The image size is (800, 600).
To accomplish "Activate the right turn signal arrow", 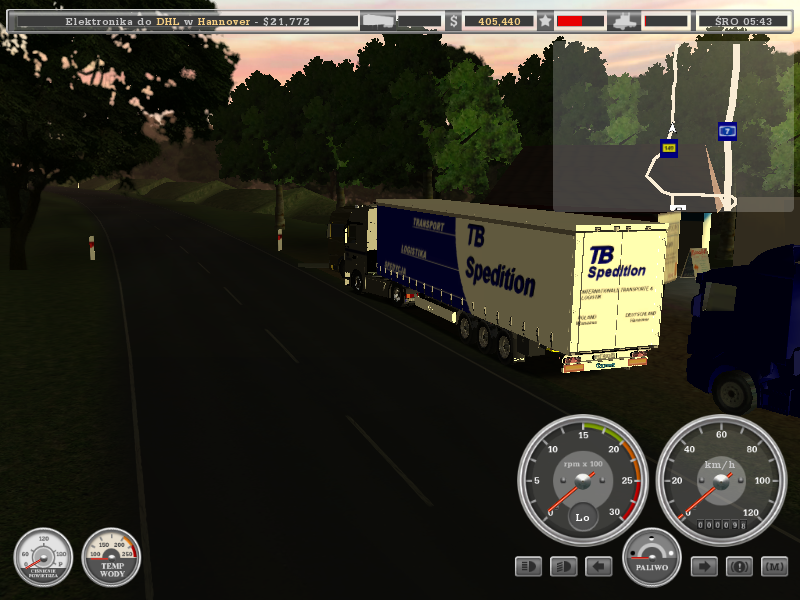I will point(704,567).
